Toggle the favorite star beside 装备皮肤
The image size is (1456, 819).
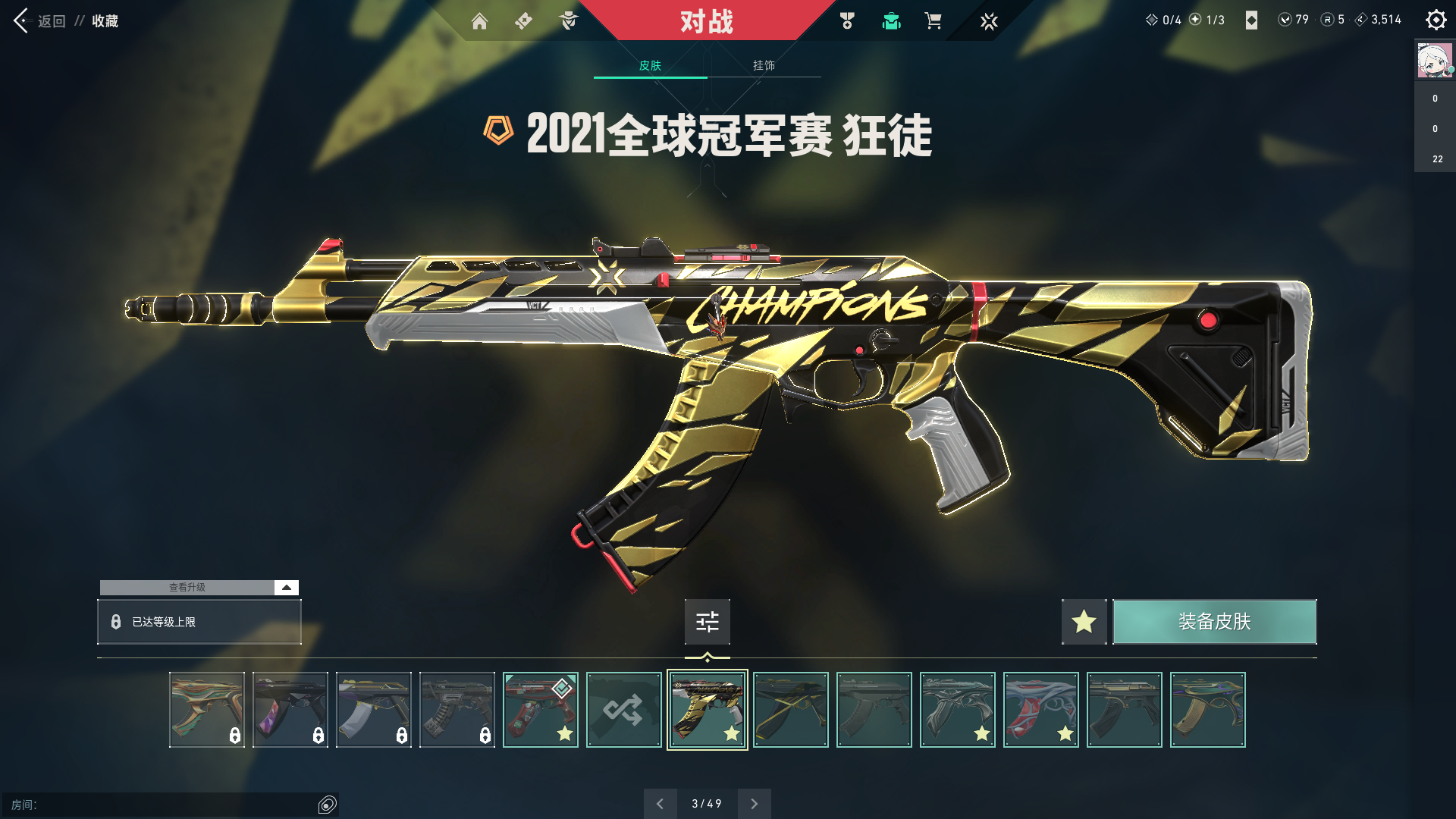coord(1084,622)
